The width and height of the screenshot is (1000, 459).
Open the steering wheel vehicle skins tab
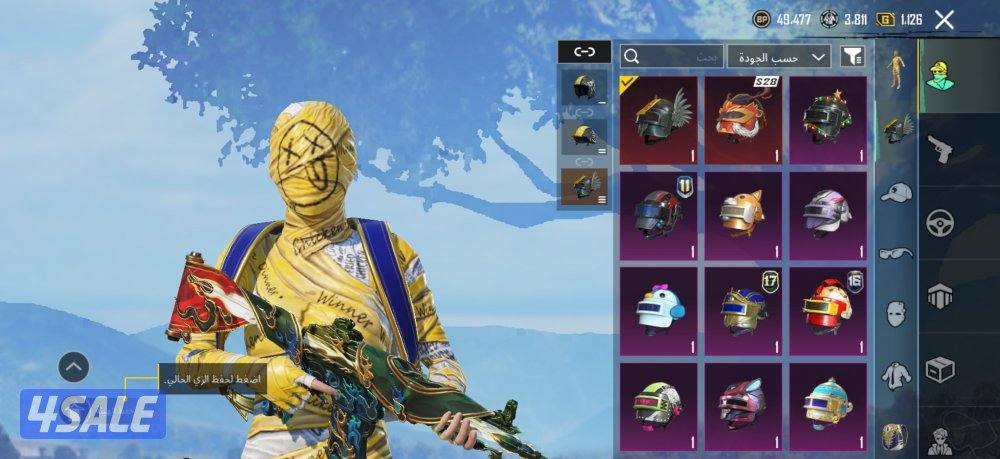click(x=940, y=222)
